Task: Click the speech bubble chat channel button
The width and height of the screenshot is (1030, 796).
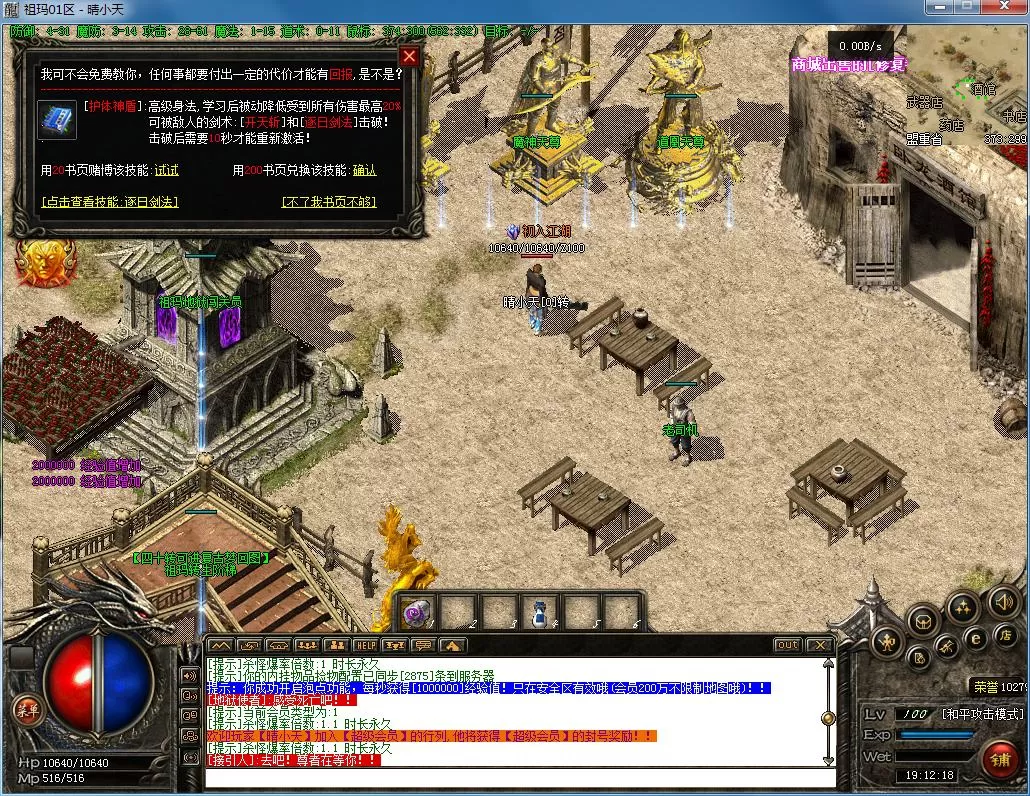Action: click(x=423, y=645)
